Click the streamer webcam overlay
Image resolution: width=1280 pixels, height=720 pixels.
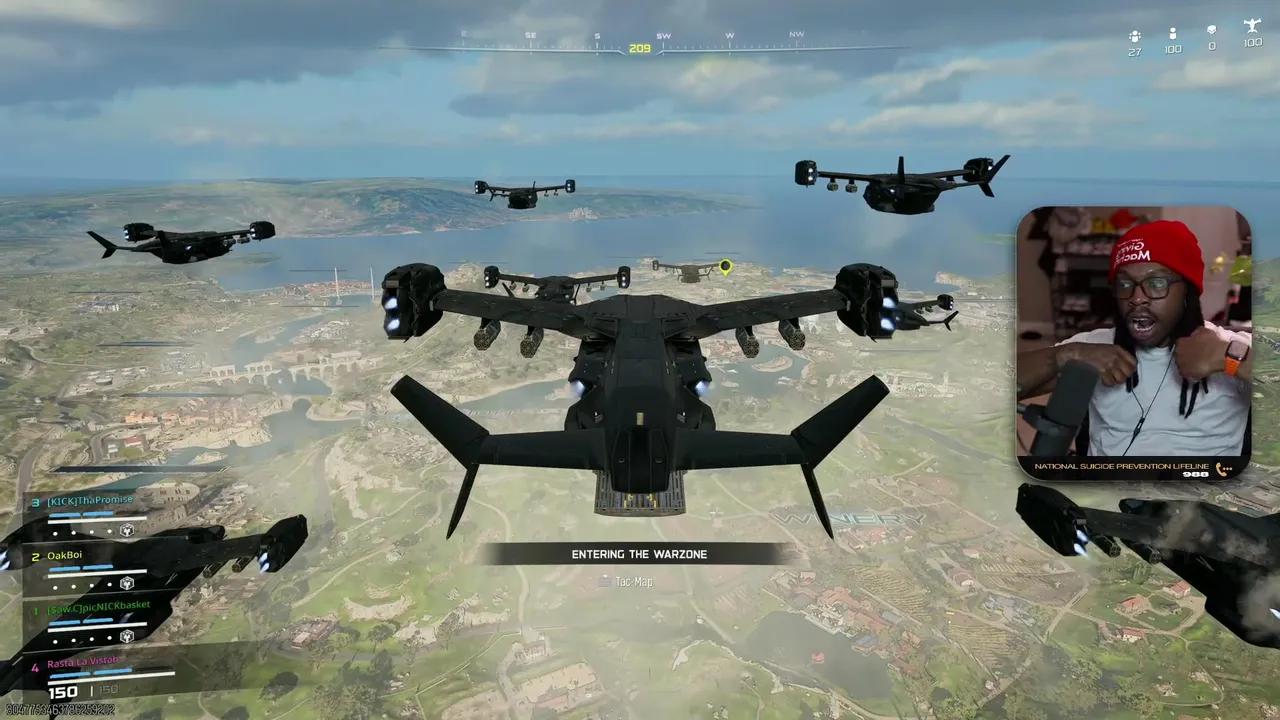pyautogui.click(x=1134, y=342)
